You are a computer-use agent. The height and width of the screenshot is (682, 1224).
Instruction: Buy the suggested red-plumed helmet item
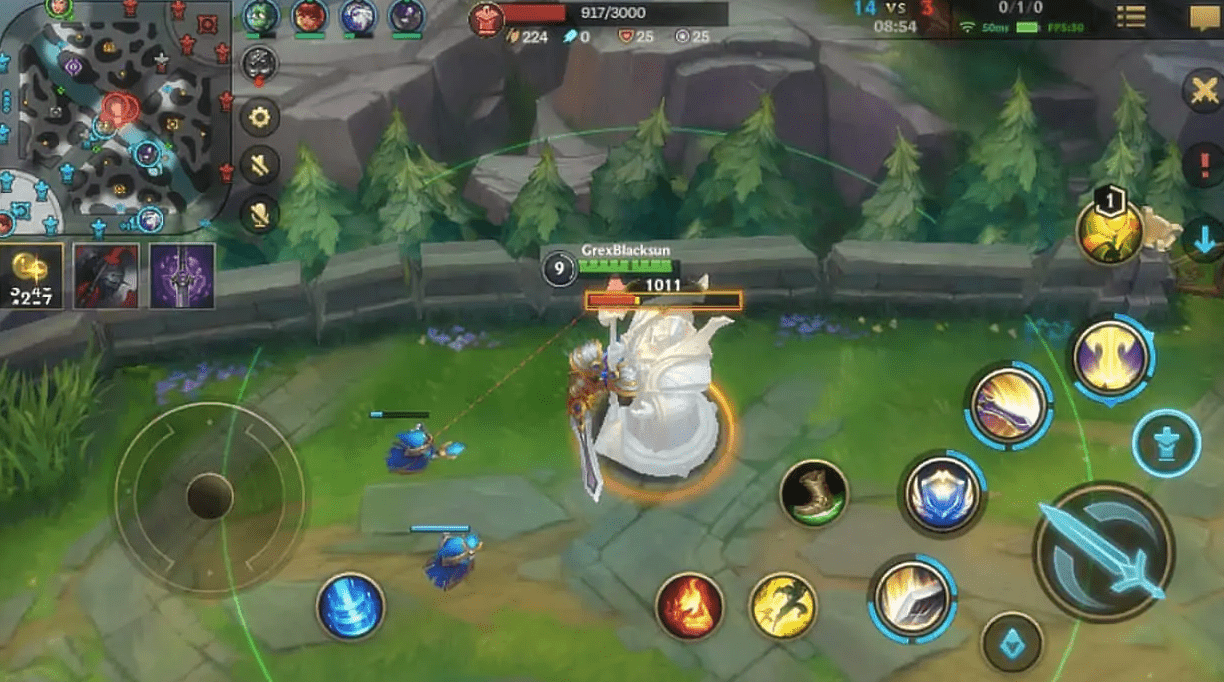pos(106,275)
